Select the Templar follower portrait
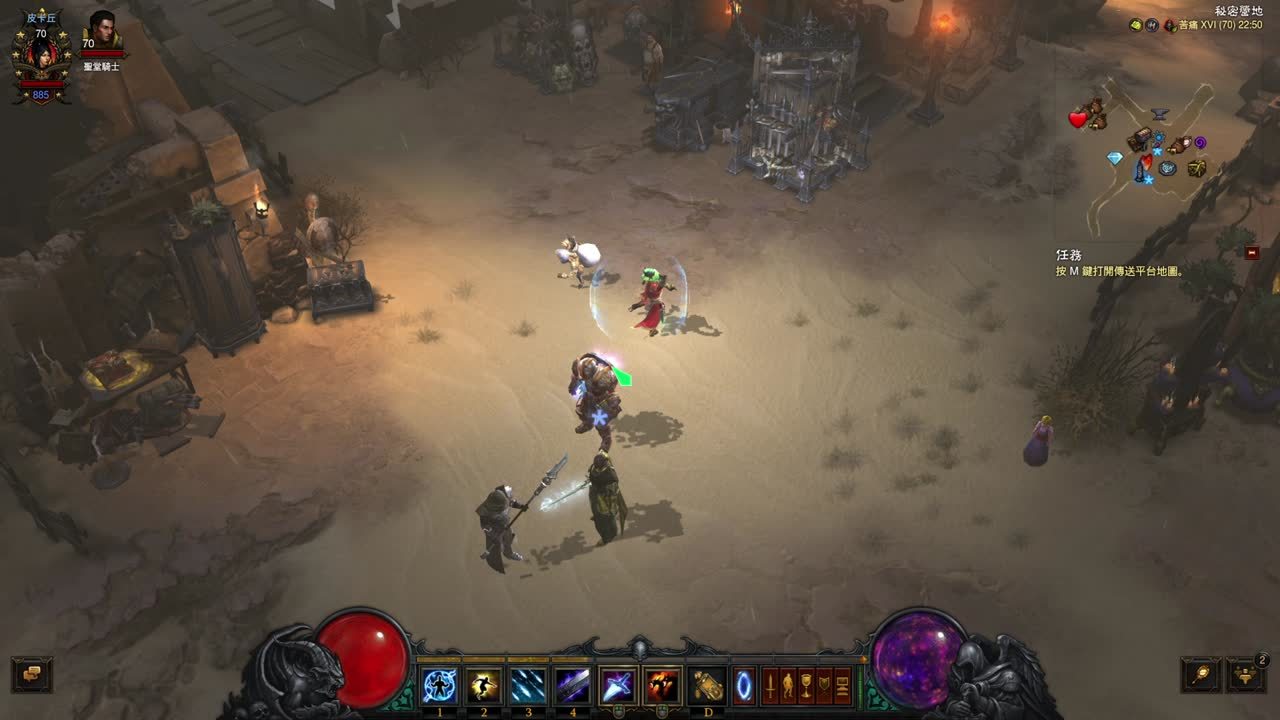This screenshot has height=720, width=1280. (x=101, y=32)
